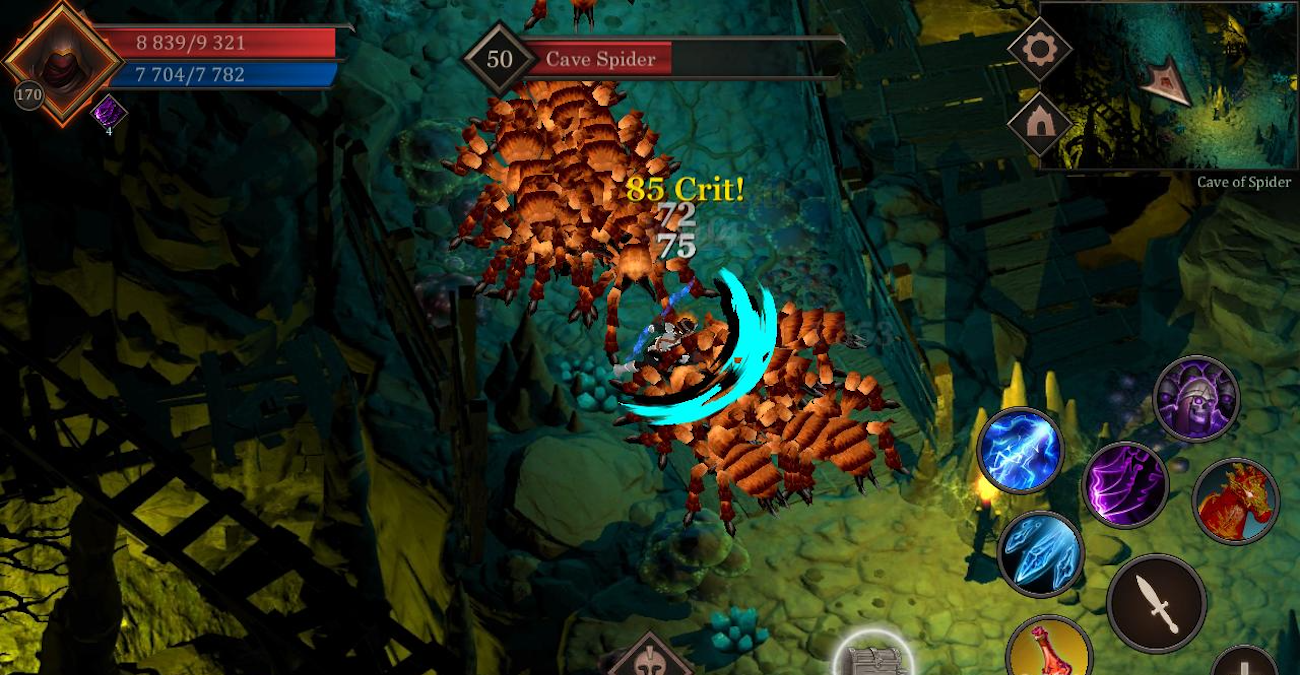Fire the ice shards spell
The image size is (1300, 675).
[1041, 553]
